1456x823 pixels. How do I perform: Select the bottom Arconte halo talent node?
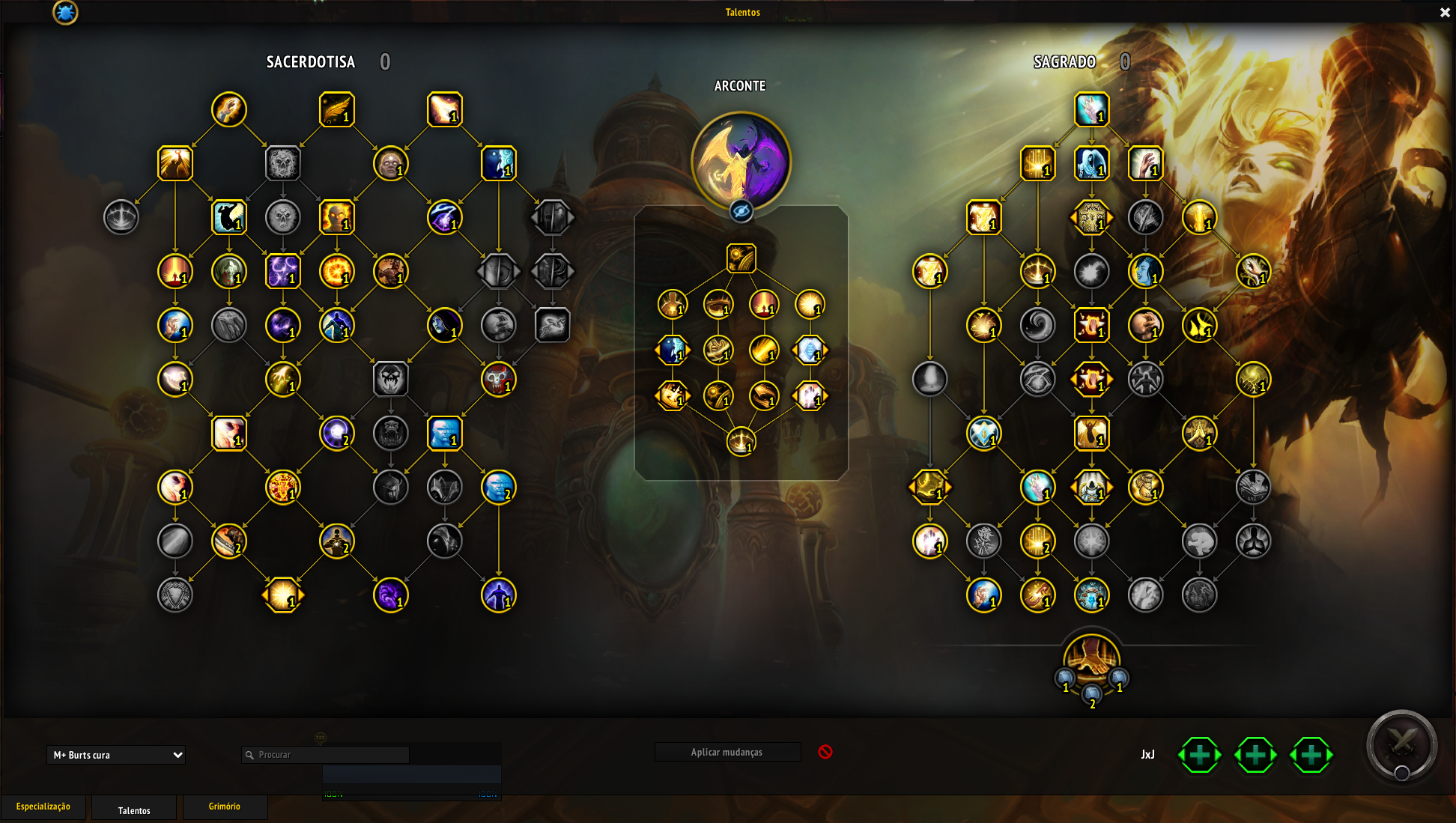pos(741,442)
